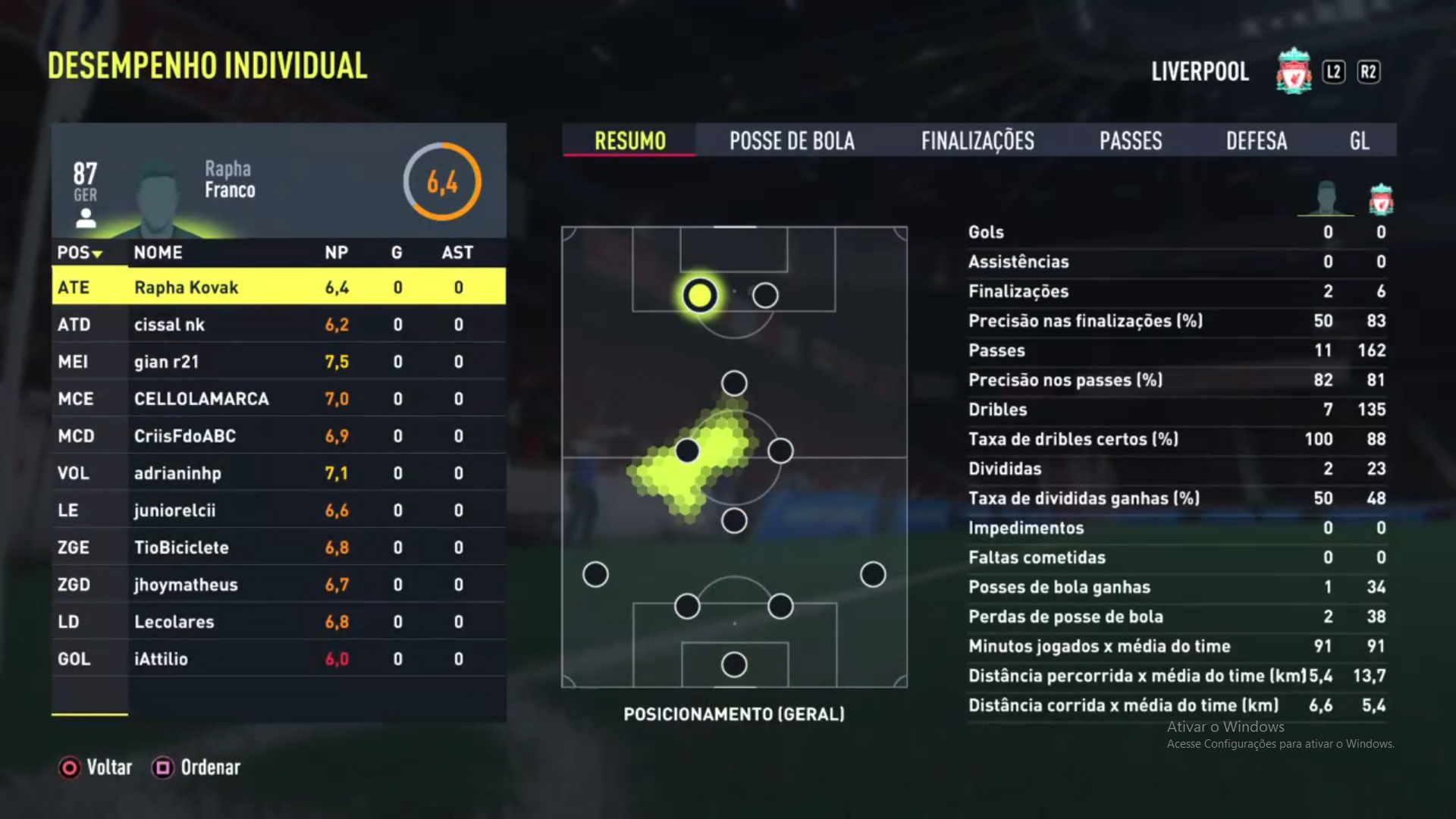This screenshot has height=819, width=1456.
Task: Select player row Rapha Kovak
Action: tap(278, 287)
